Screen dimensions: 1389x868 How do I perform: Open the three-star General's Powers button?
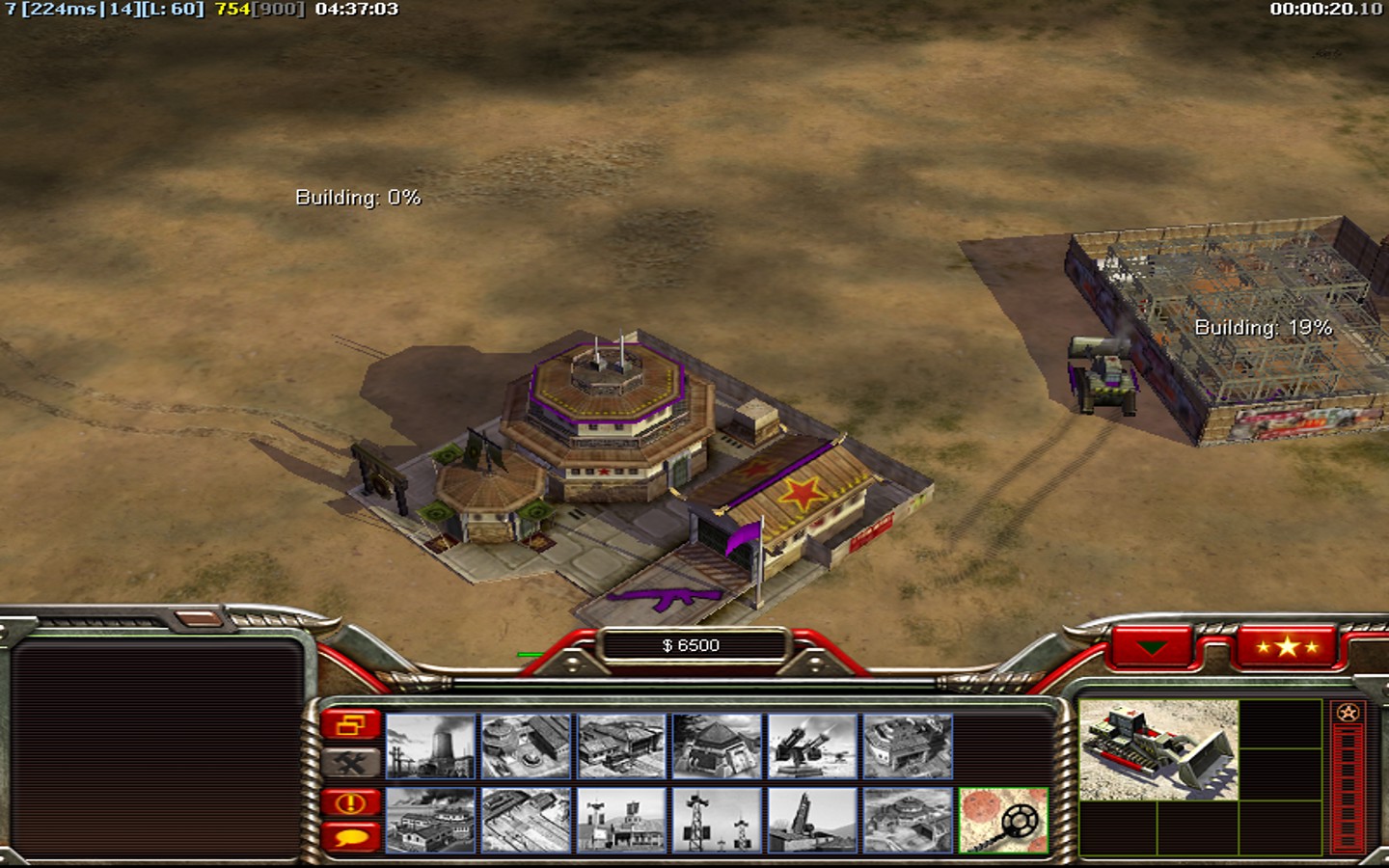point(1287,646)
